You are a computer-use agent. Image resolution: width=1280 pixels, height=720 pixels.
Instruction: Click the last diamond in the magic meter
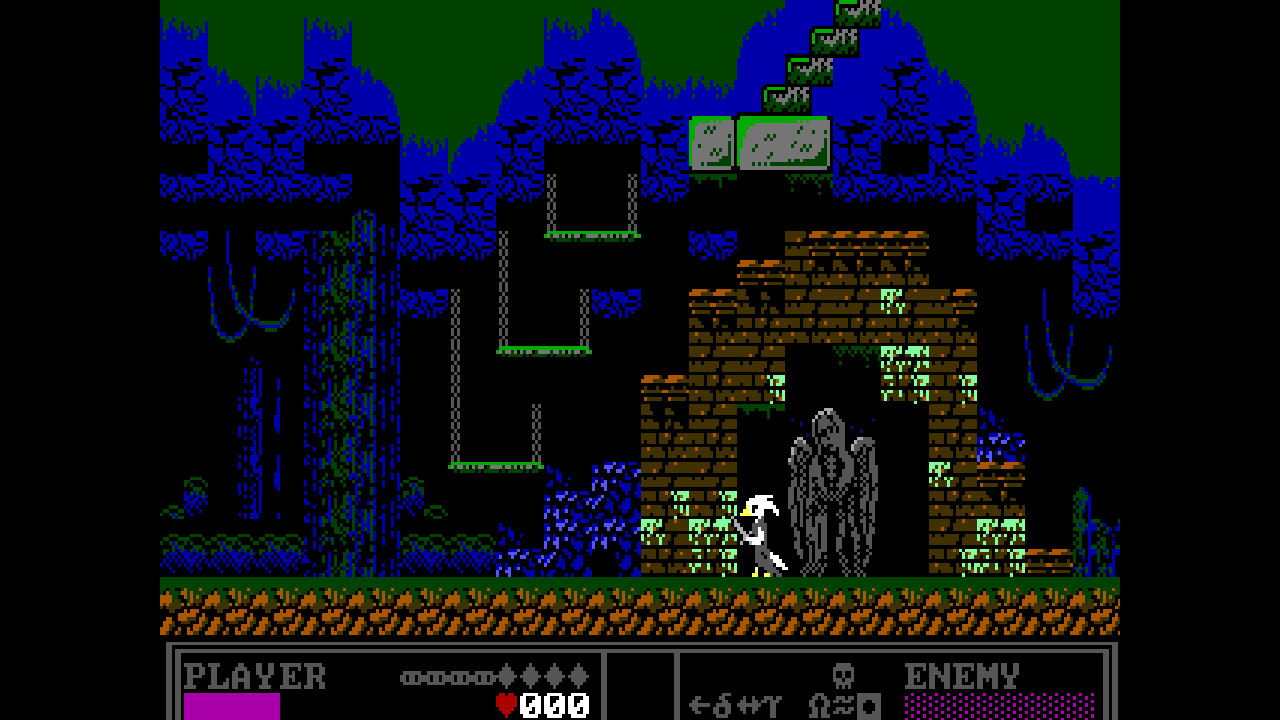point(578,677)
